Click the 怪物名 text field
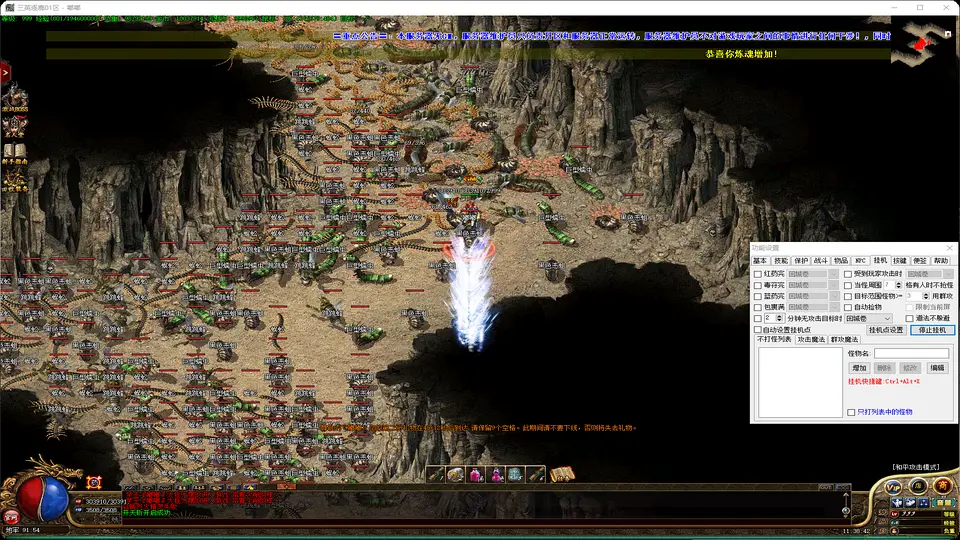Image resolution: width=960 pixels, height=540 pixels. tap(911, 353)
